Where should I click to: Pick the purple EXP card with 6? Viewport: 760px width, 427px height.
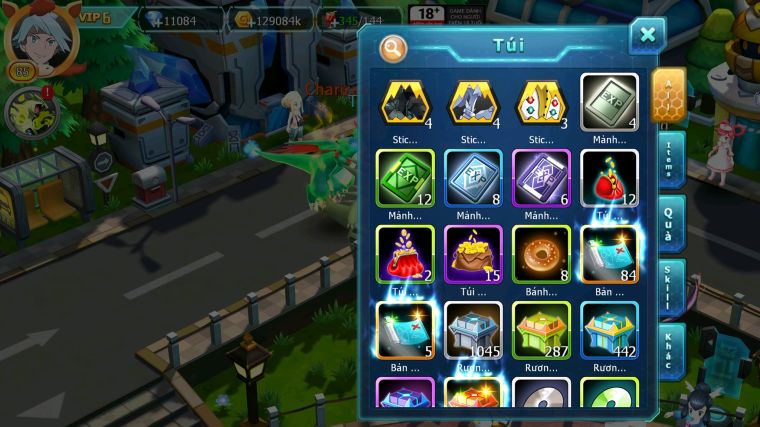541,179
